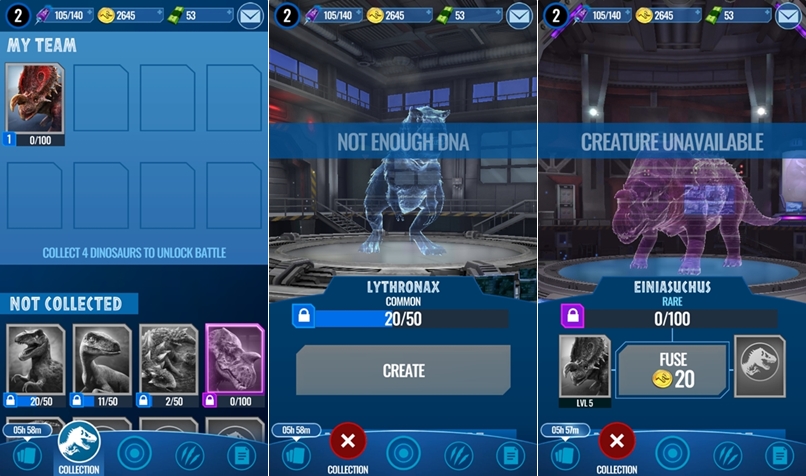
Task: Open the highlighted Collection tab on My Team screen
Action: pyautogui.click(x=79, y=445)
